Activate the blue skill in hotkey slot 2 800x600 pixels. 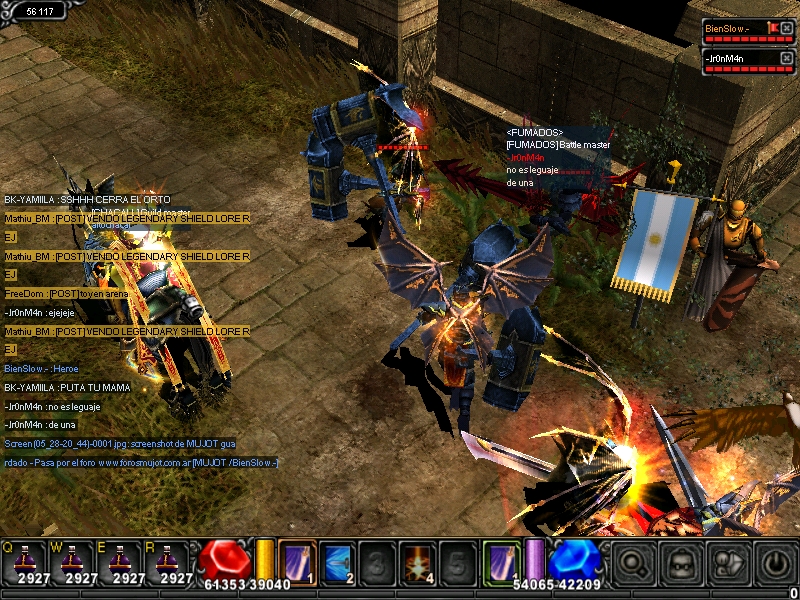337,561
